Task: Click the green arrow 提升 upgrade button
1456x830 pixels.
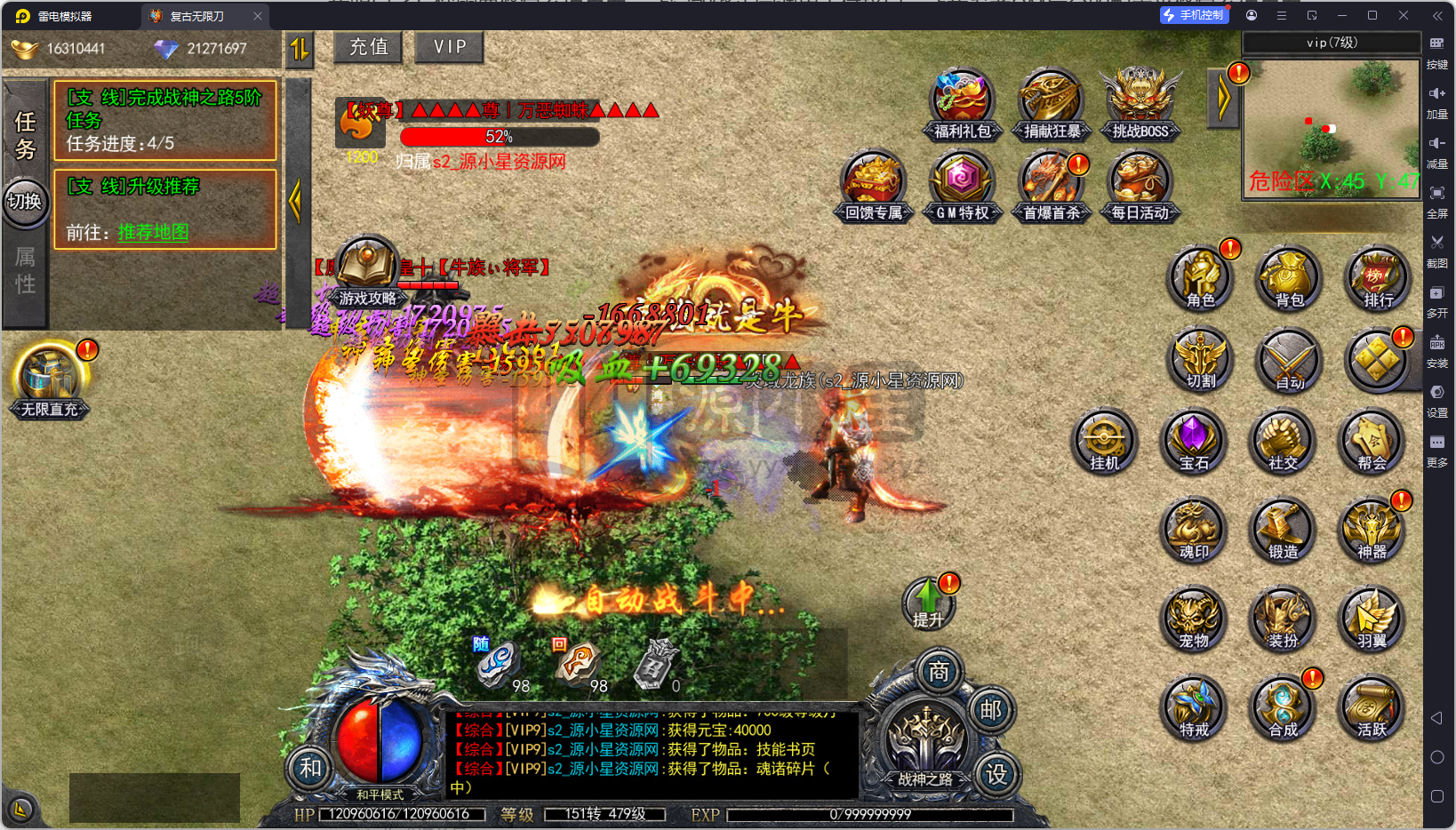Action: point(928,604)
